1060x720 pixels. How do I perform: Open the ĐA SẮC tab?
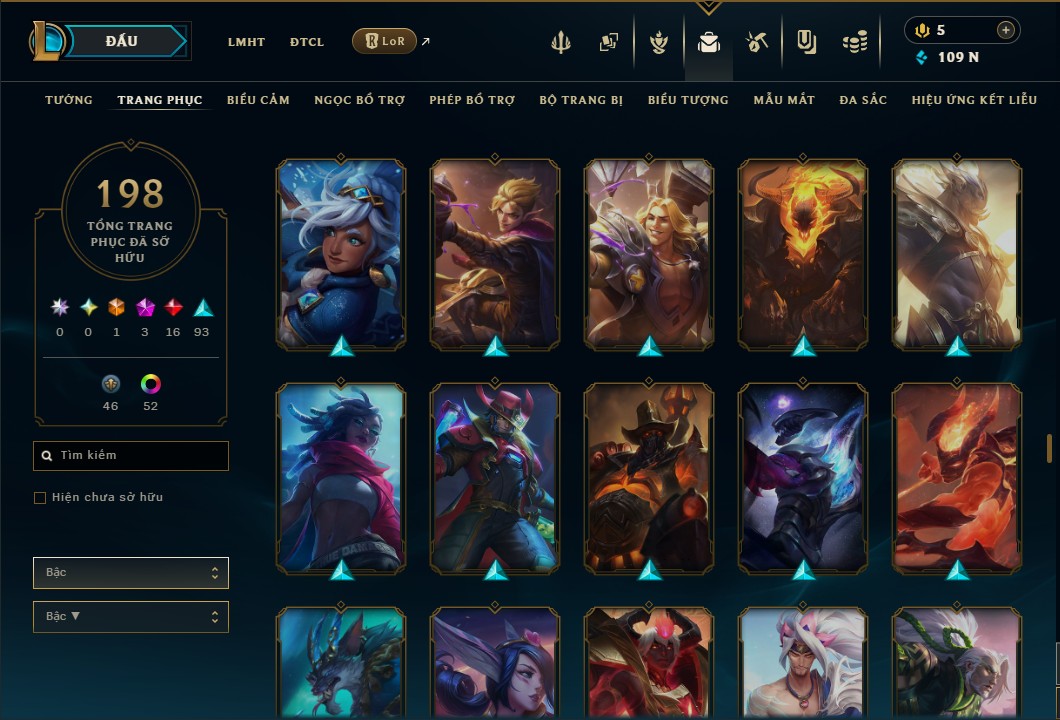pos(863,100)
